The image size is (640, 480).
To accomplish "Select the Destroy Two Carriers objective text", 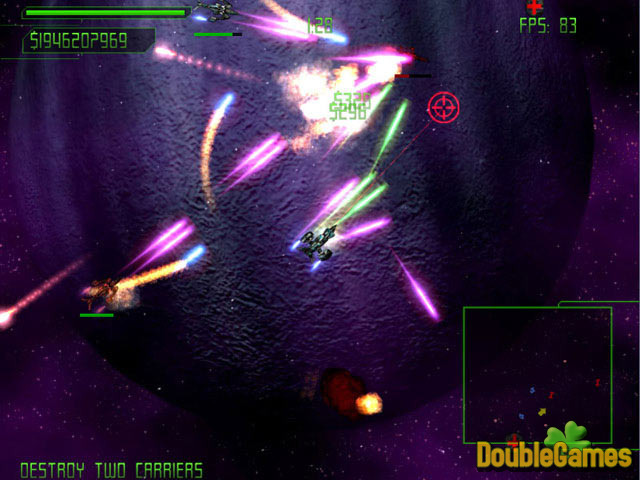I will pyautogui.click(x=111, y=469).
